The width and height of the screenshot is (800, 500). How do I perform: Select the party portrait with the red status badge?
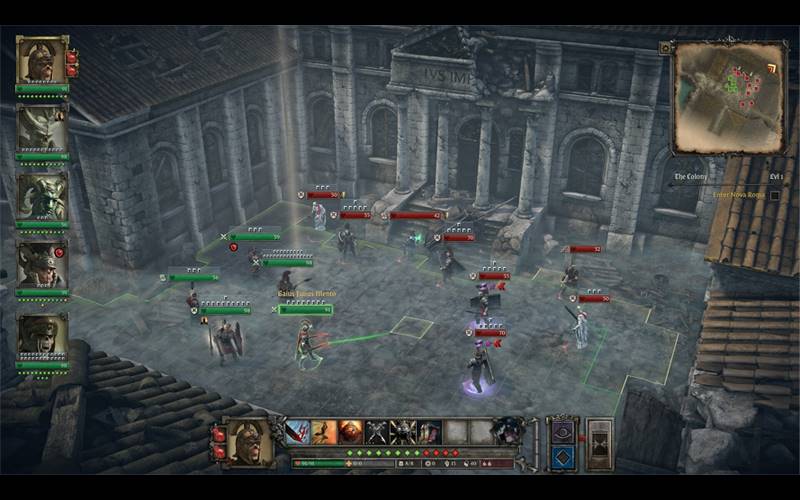pyautogui.click(x=42, y=264)
